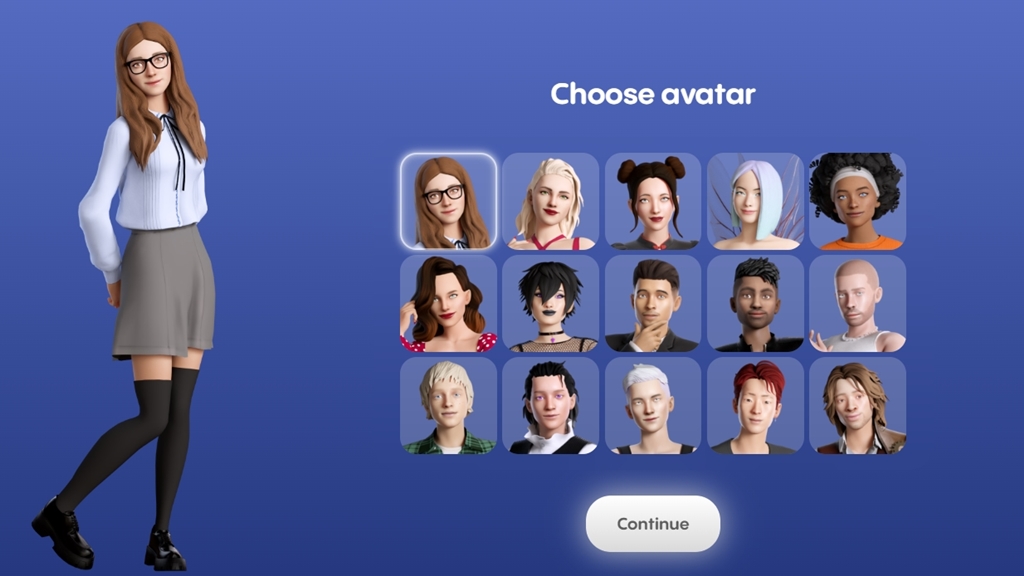Pick the avatar with twin hair buns

tap(653, 202)
